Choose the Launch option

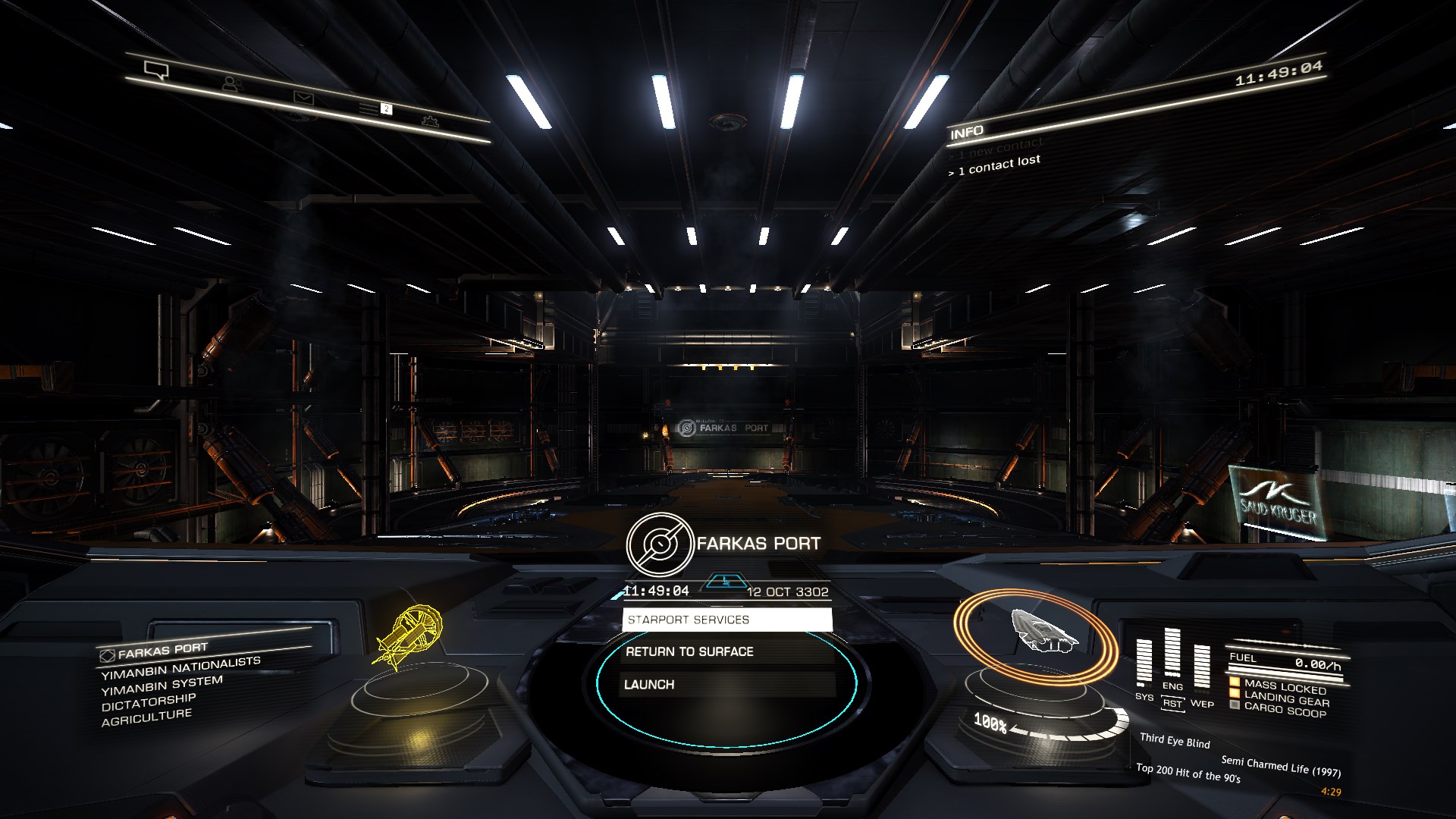click(726, 684)
